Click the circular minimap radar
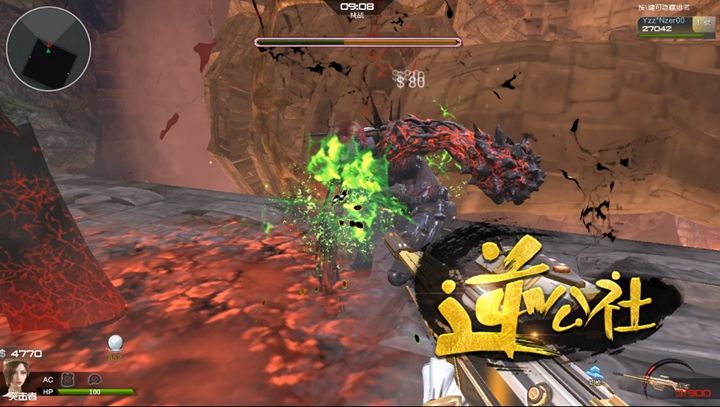The image size is (720, 407). click(47, 46)
